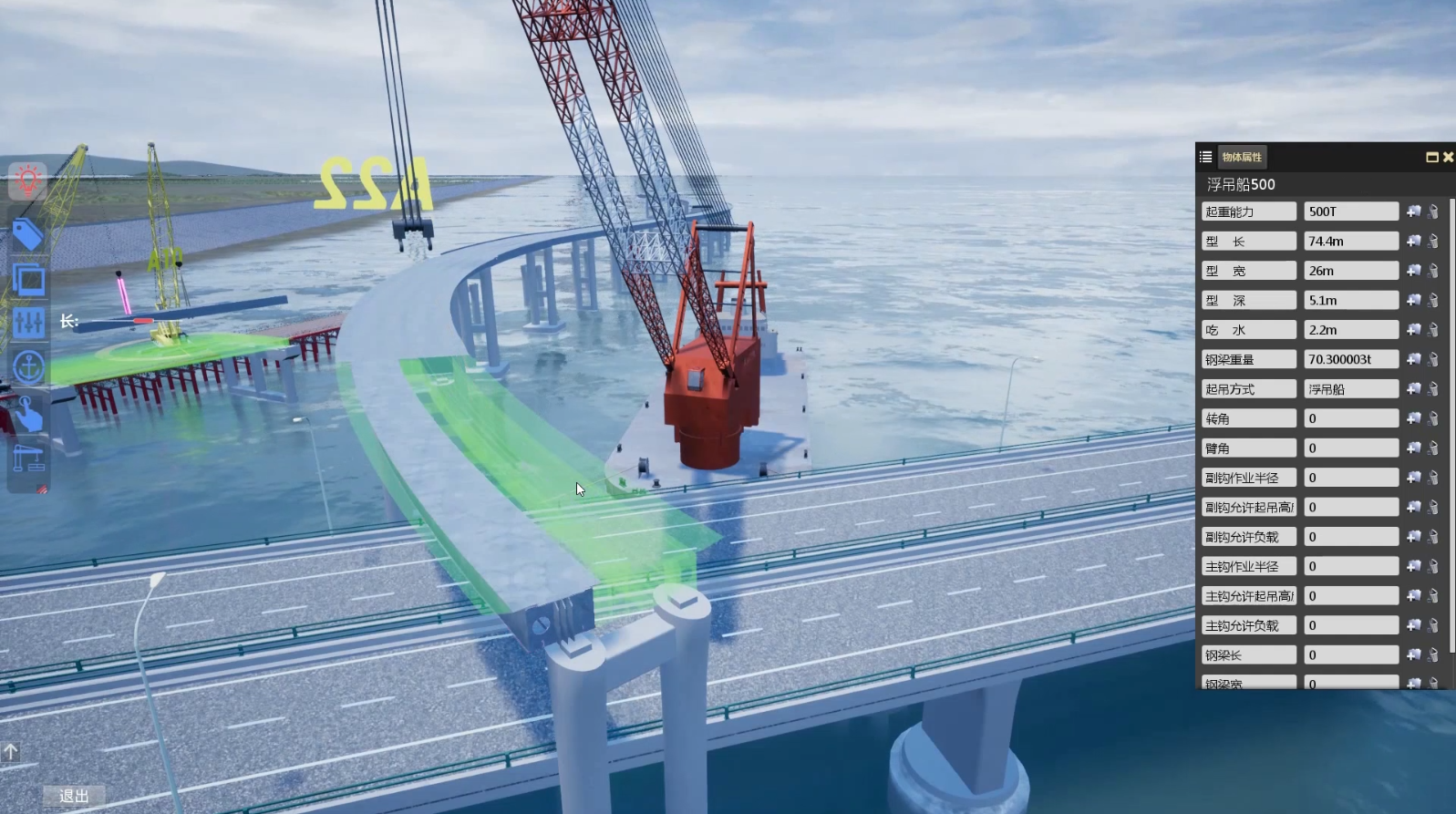Open the blue tag tool
This screenshot has height=814, width=1456.
28,235
